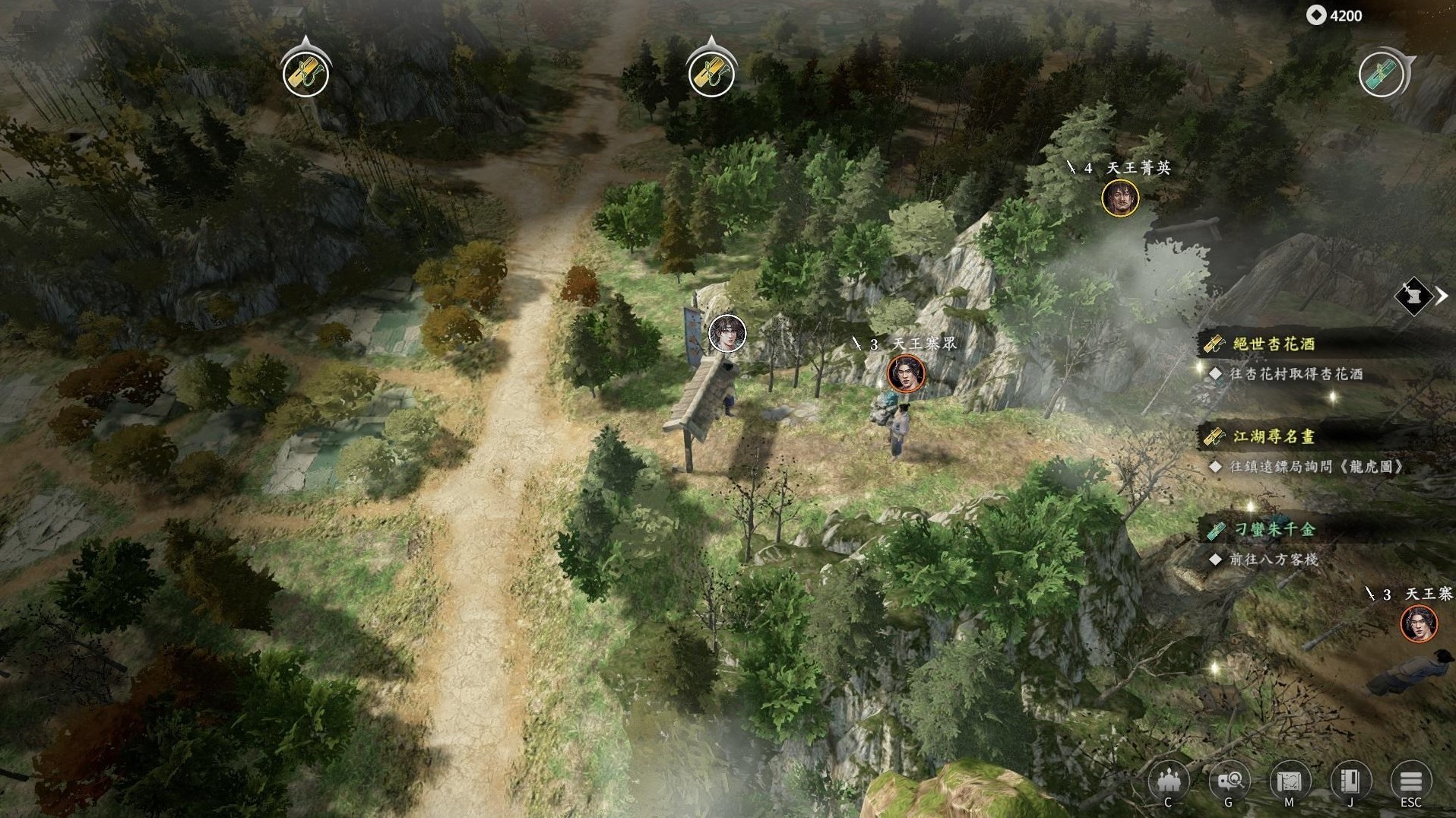The image size is (1456, 818).
Task: Click the mortar and pestle diamond icon
Action: (1413, 295)
